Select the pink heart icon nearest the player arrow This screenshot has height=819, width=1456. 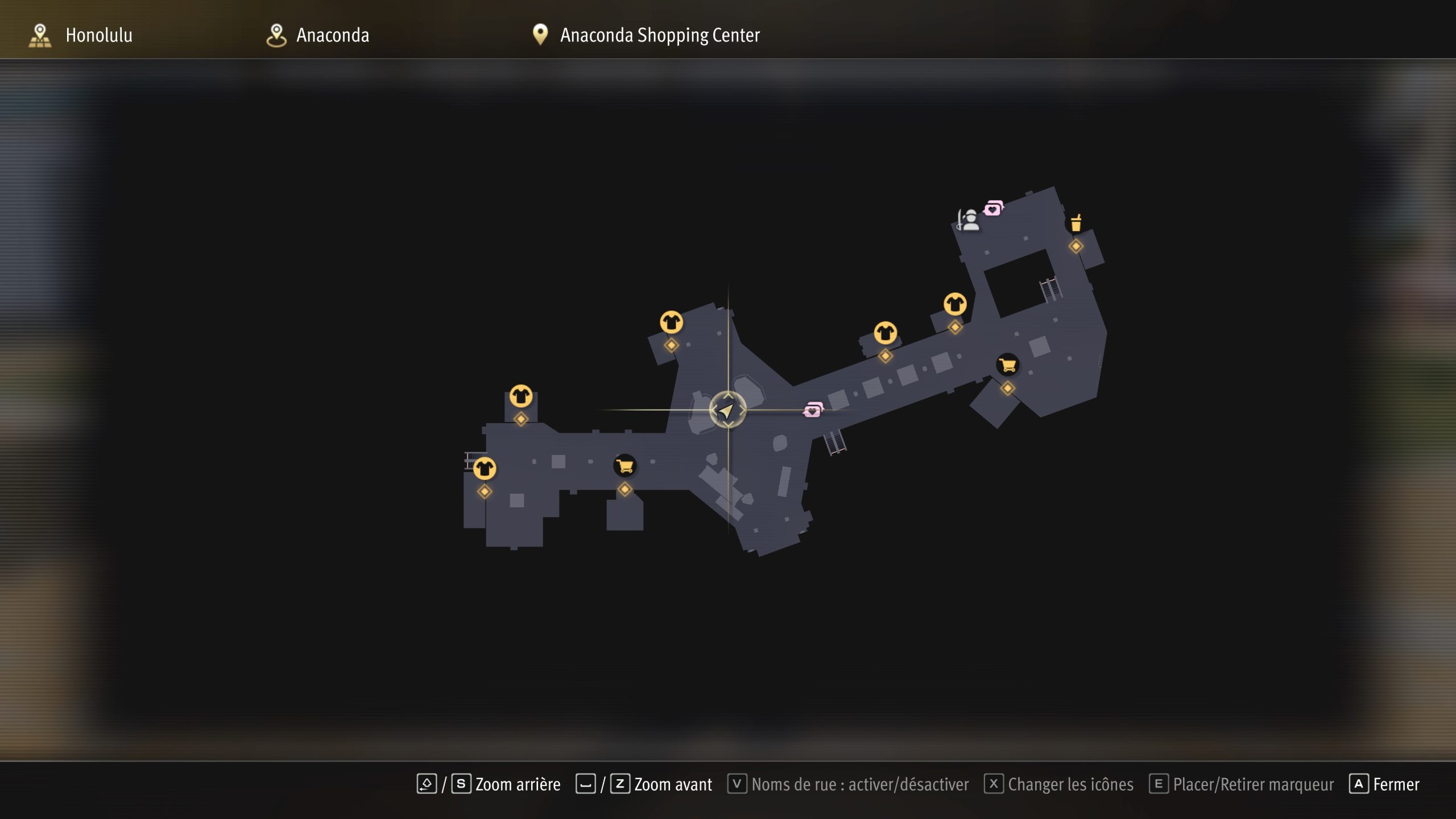click(813, 409)
